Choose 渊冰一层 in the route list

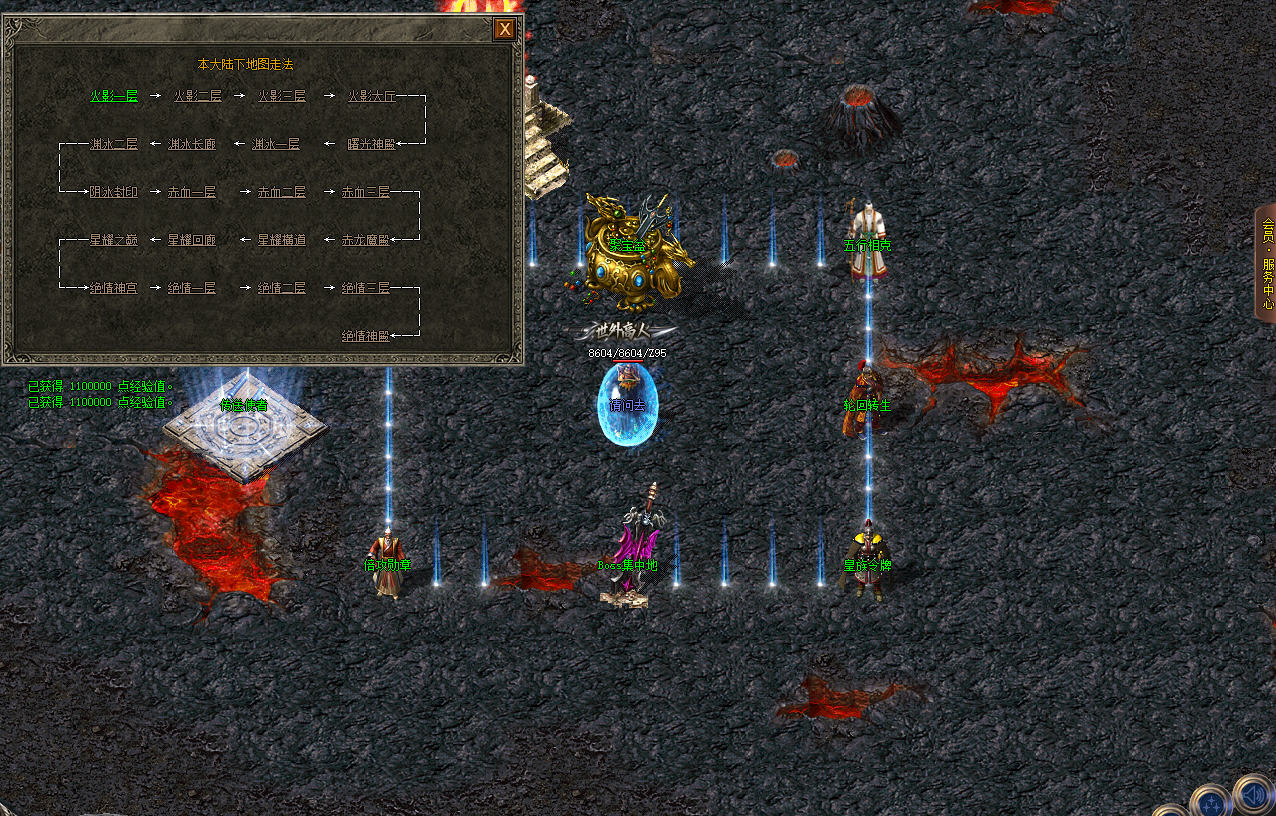click(276, 144)
